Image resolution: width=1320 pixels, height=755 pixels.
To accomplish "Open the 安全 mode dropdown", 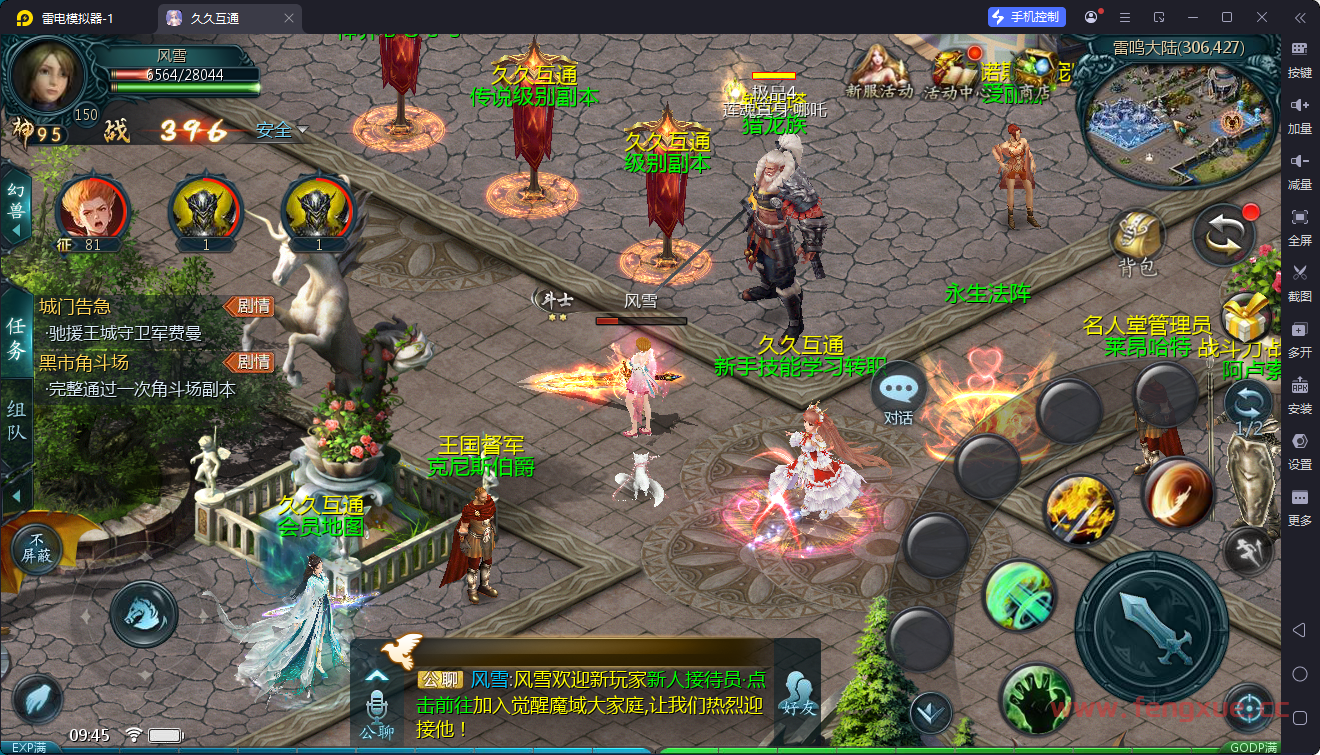I will click(281, 131).
